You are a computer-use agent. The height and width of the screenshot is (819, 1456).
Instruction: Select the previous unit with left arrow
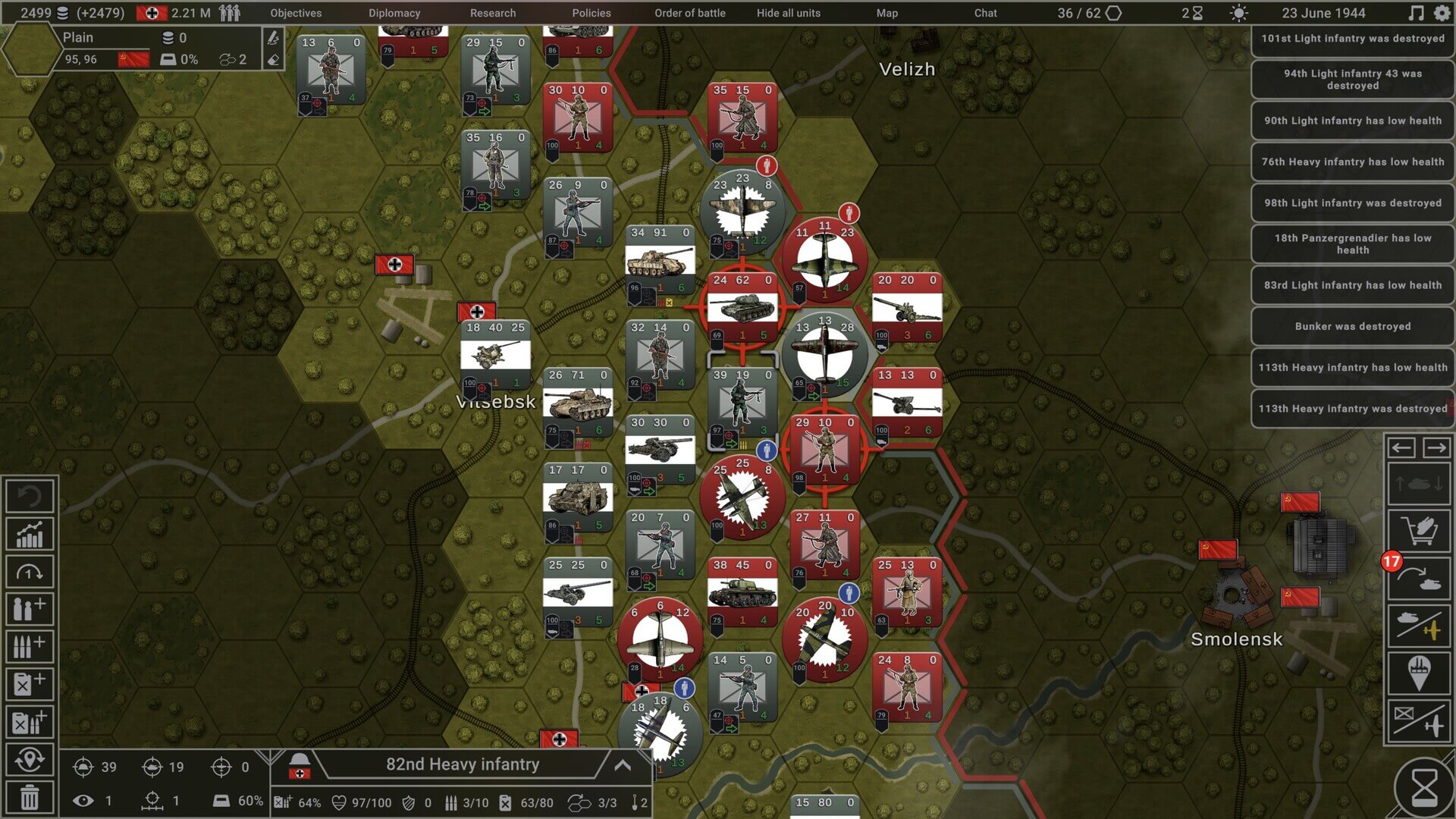click(1401, 448)
